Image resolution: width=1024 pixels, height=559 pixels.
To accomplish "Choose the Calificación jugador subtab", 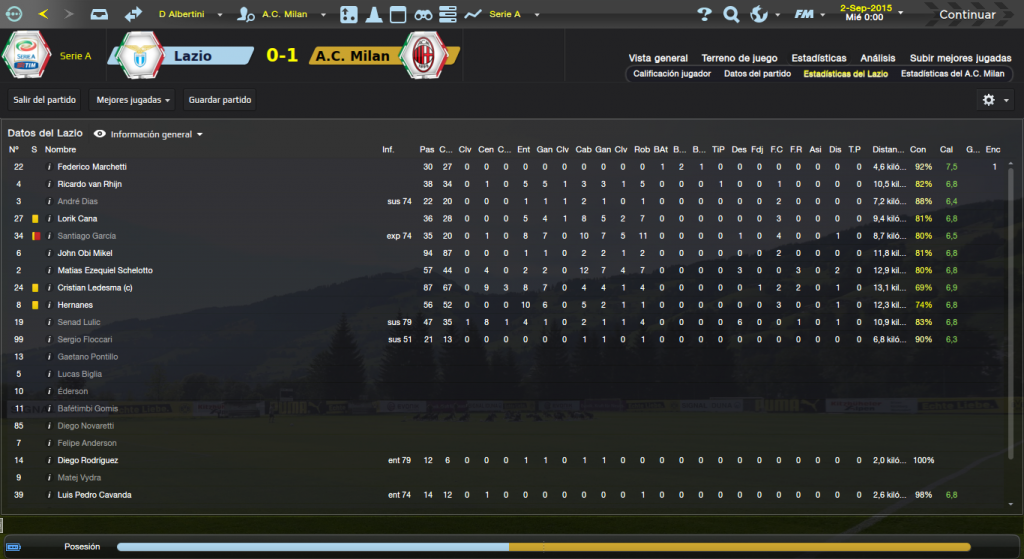I will pyautogui.click(x=672, y=74).
